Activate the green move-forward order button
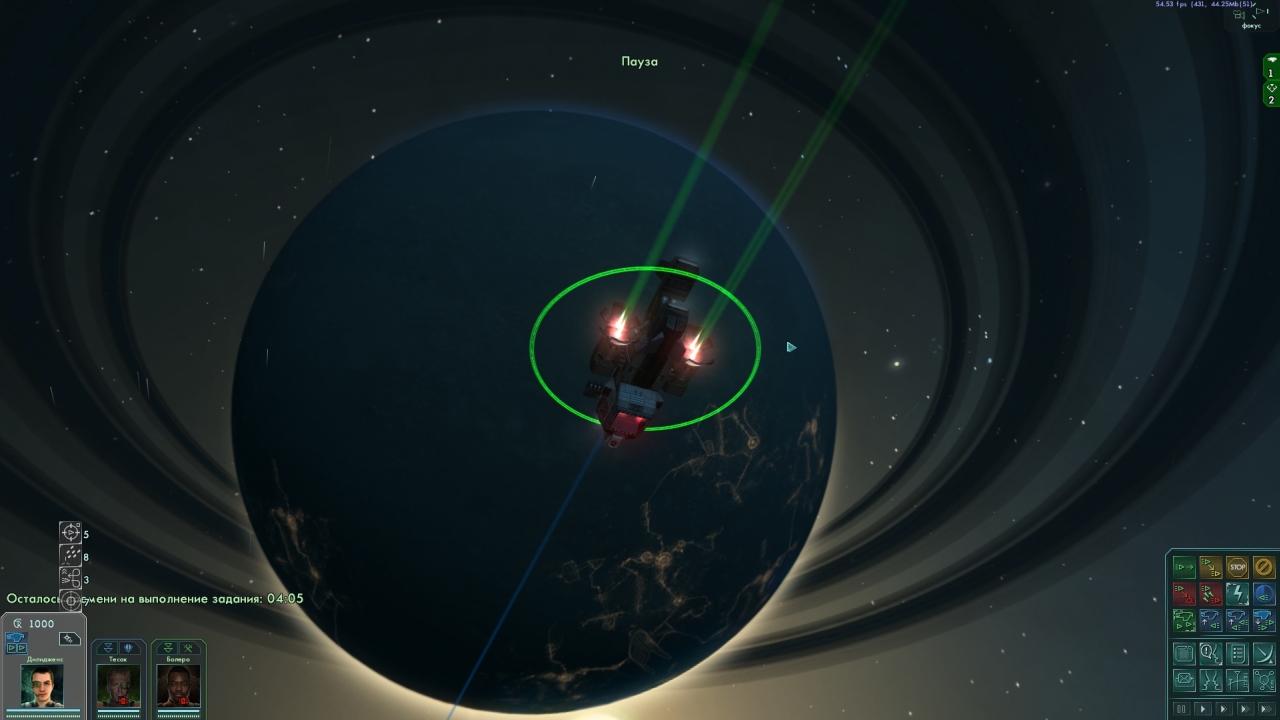The height and width of the screenshot is (720, 1280). coord(1184,568)
